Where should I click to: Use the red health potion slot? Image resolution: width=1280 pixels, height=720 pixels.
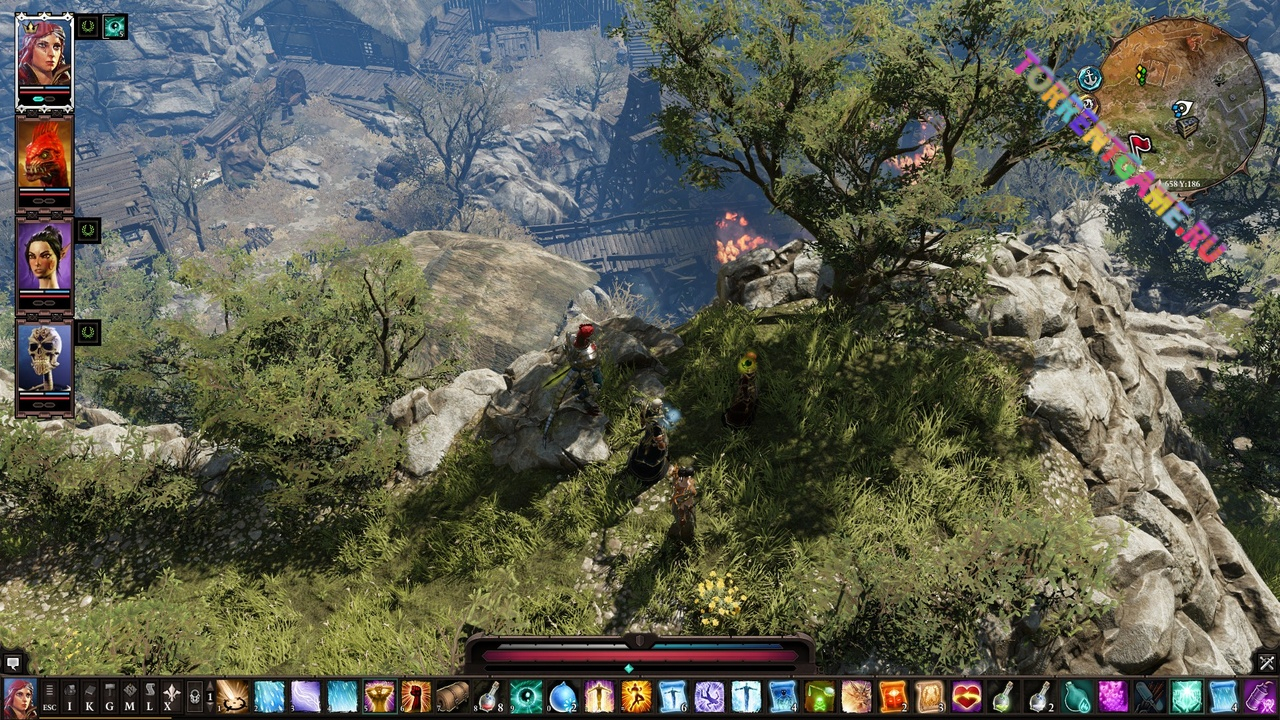pyautogui.click(x=489, y=696)
